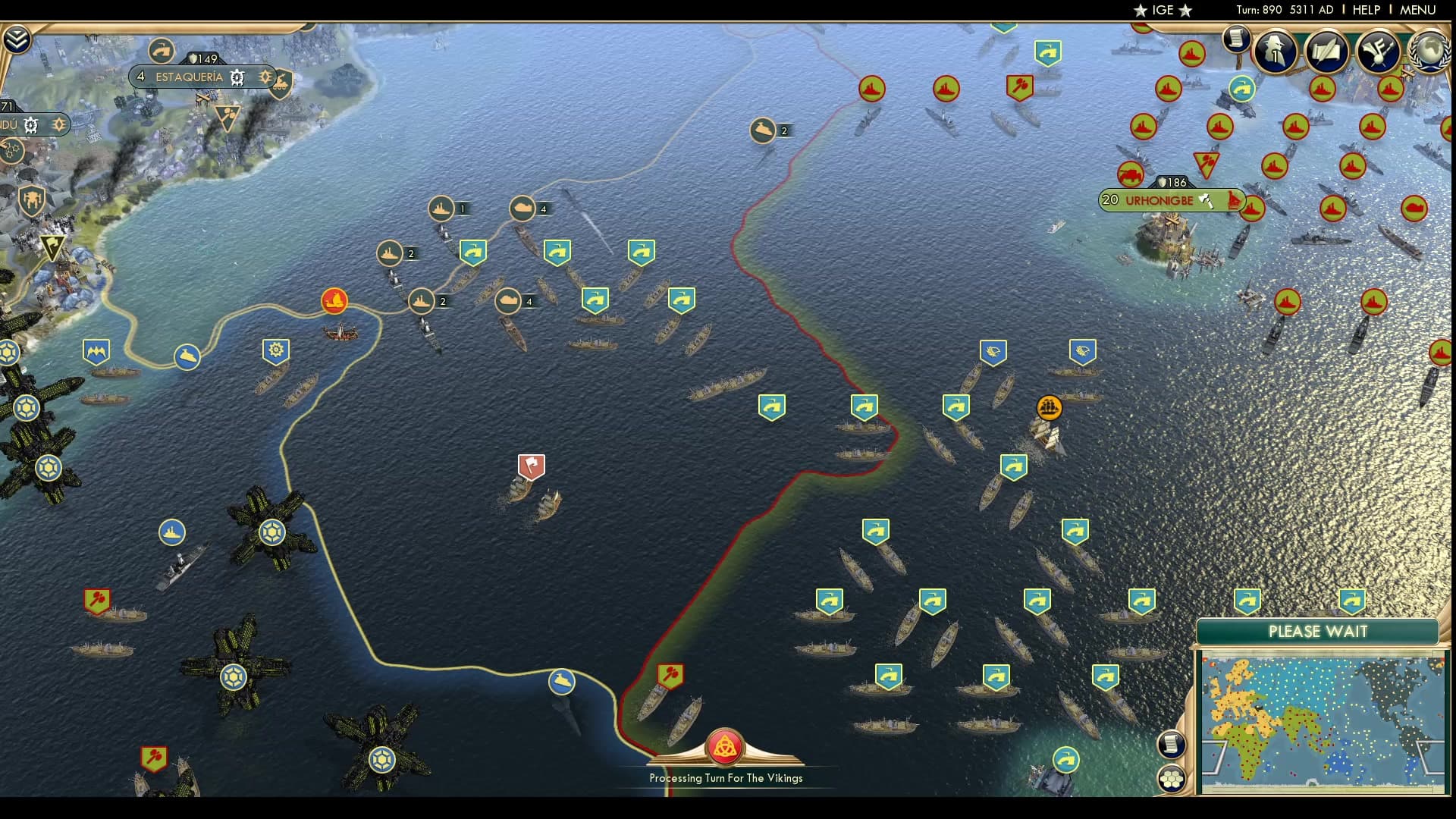The width and height of the screenshot is (1456, 819).
Task: Click the 186 defense shield on Urhonigbe
Action: coord(1172,182)
